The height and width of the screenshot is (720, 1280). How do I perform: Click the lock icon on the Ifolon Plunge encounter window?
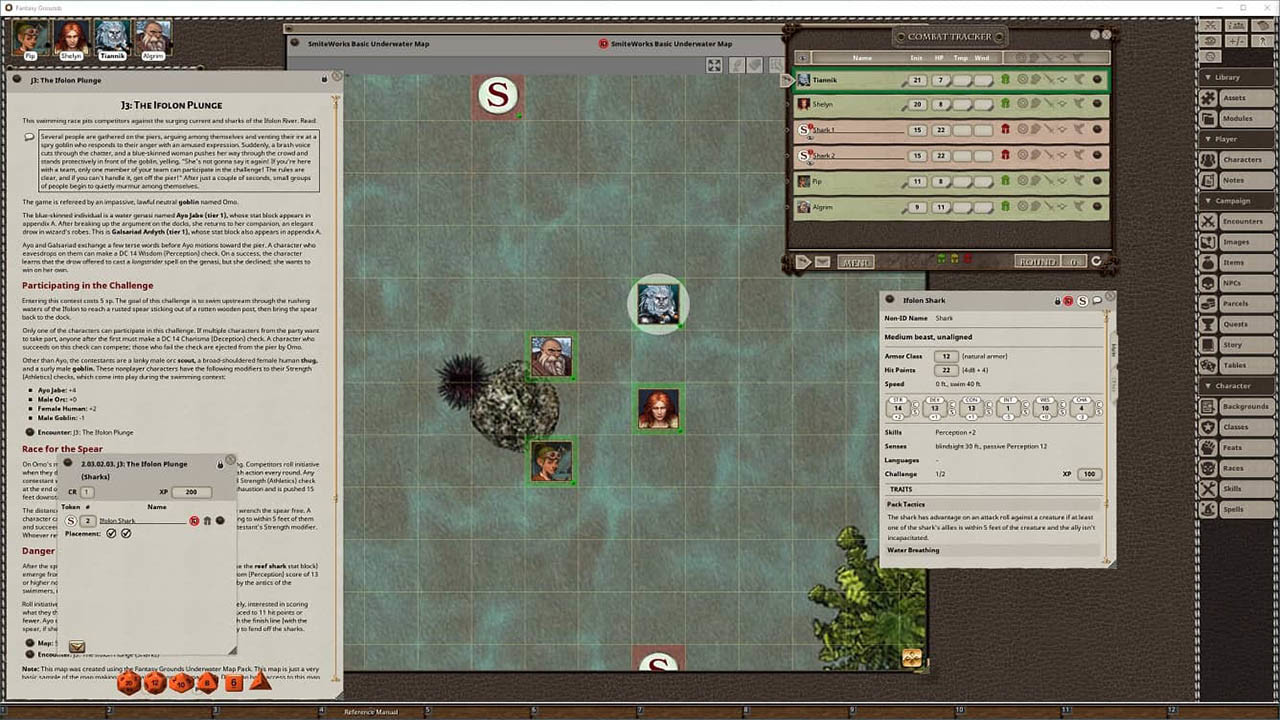(220, 464)
